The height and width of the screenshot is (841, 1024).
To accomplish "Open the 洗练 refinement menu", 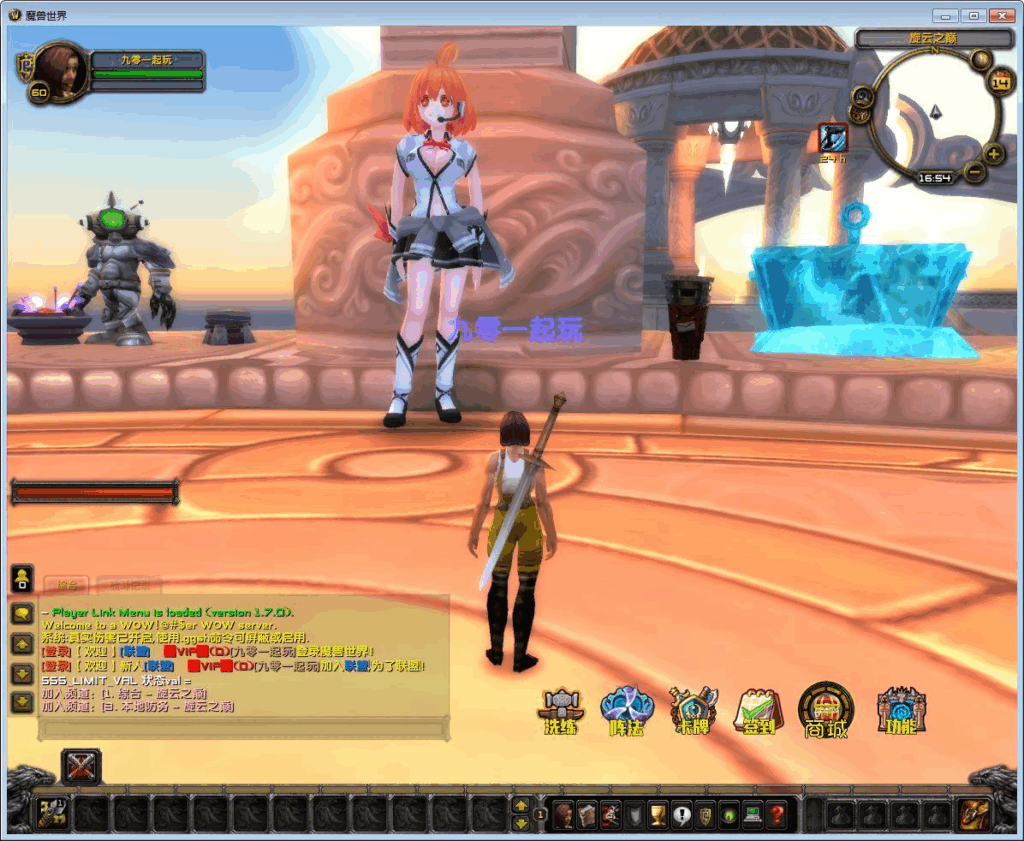I will (x=560, y=710).
